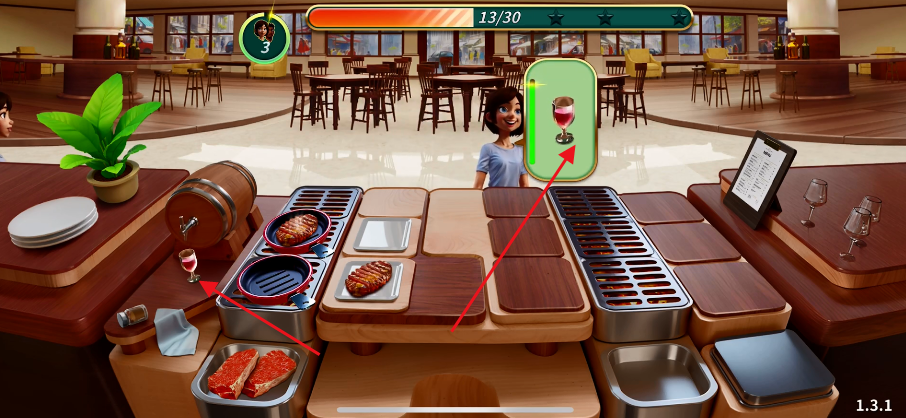Choose the empty white serving plate
This screenshot has width=906, height=418.
(x=382, y=234)
